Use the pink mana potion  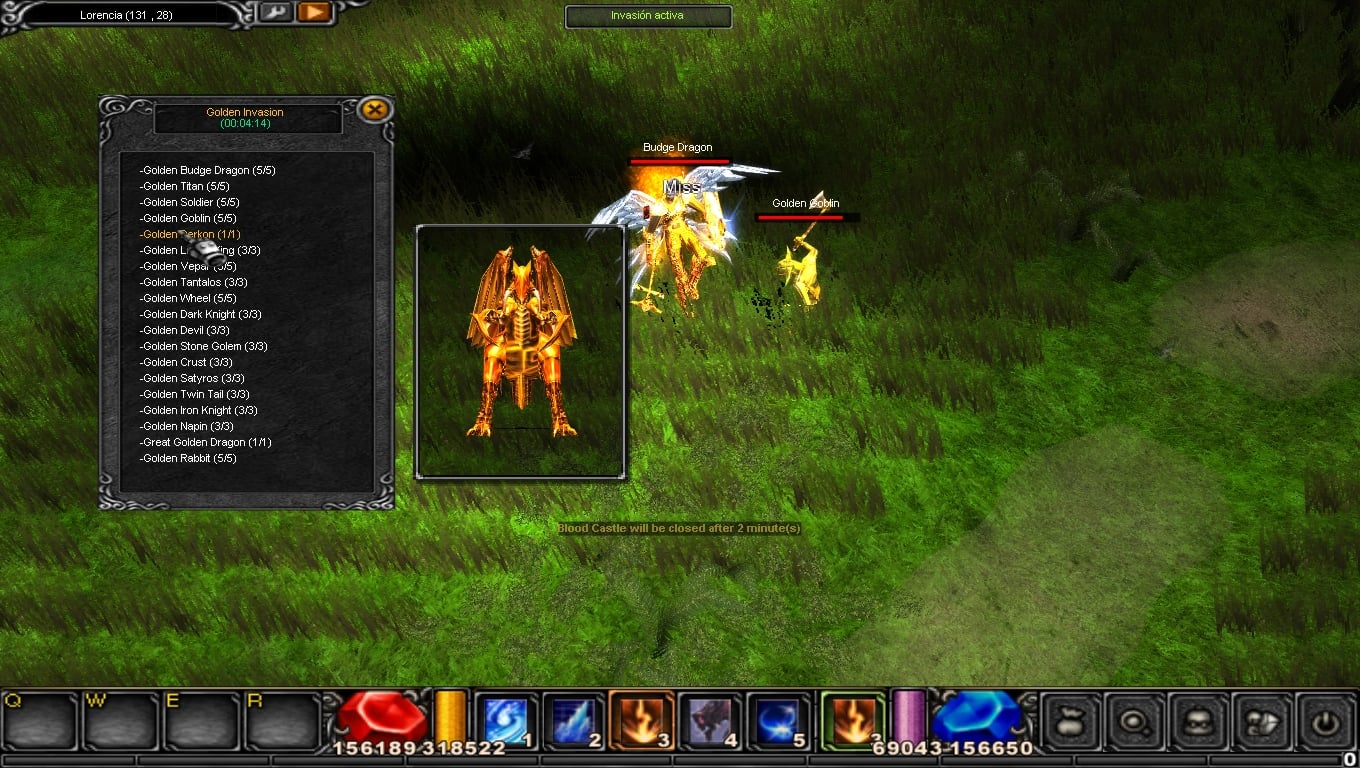(911, 715)
